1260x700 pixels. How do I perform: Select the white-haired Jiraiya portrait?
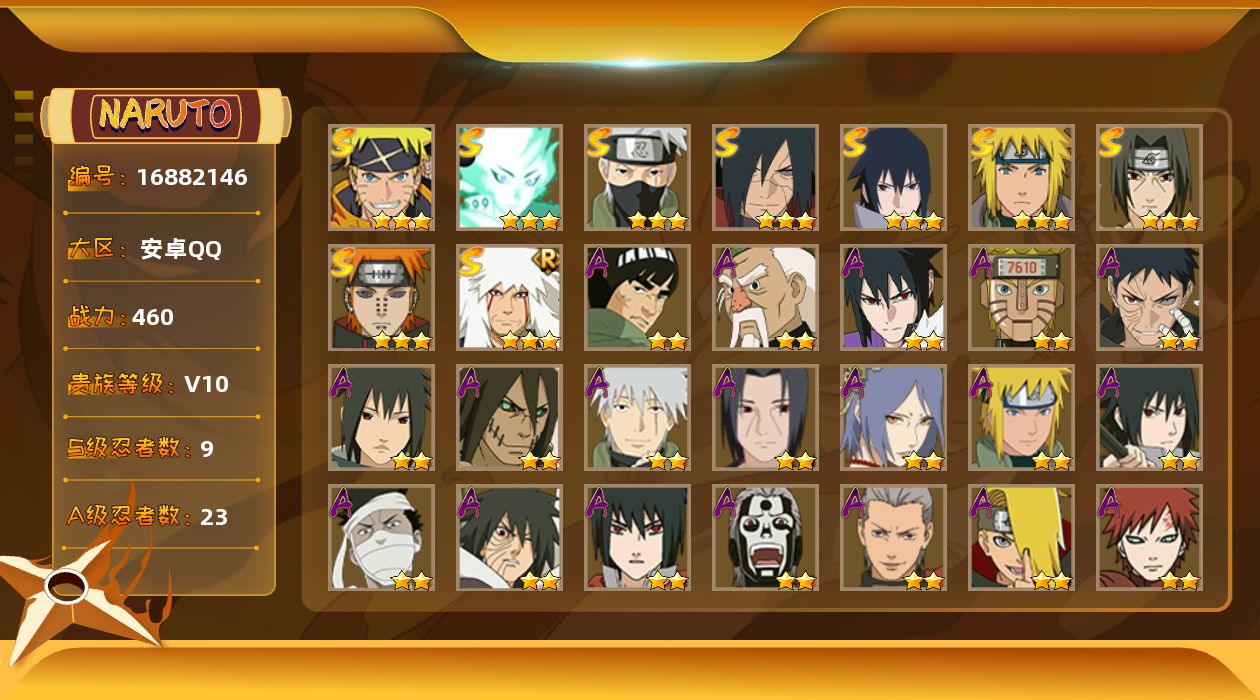(x=509, y=297)
